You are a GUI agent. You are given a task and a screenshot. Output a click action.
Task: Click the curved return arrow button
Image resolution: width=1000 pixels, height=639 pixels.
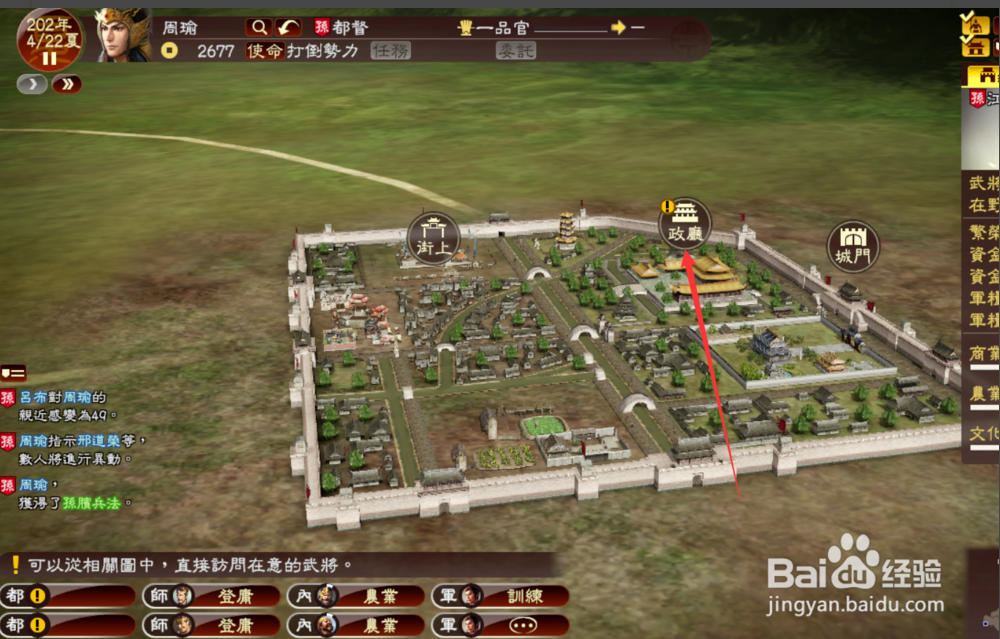(x=289, y=27)
